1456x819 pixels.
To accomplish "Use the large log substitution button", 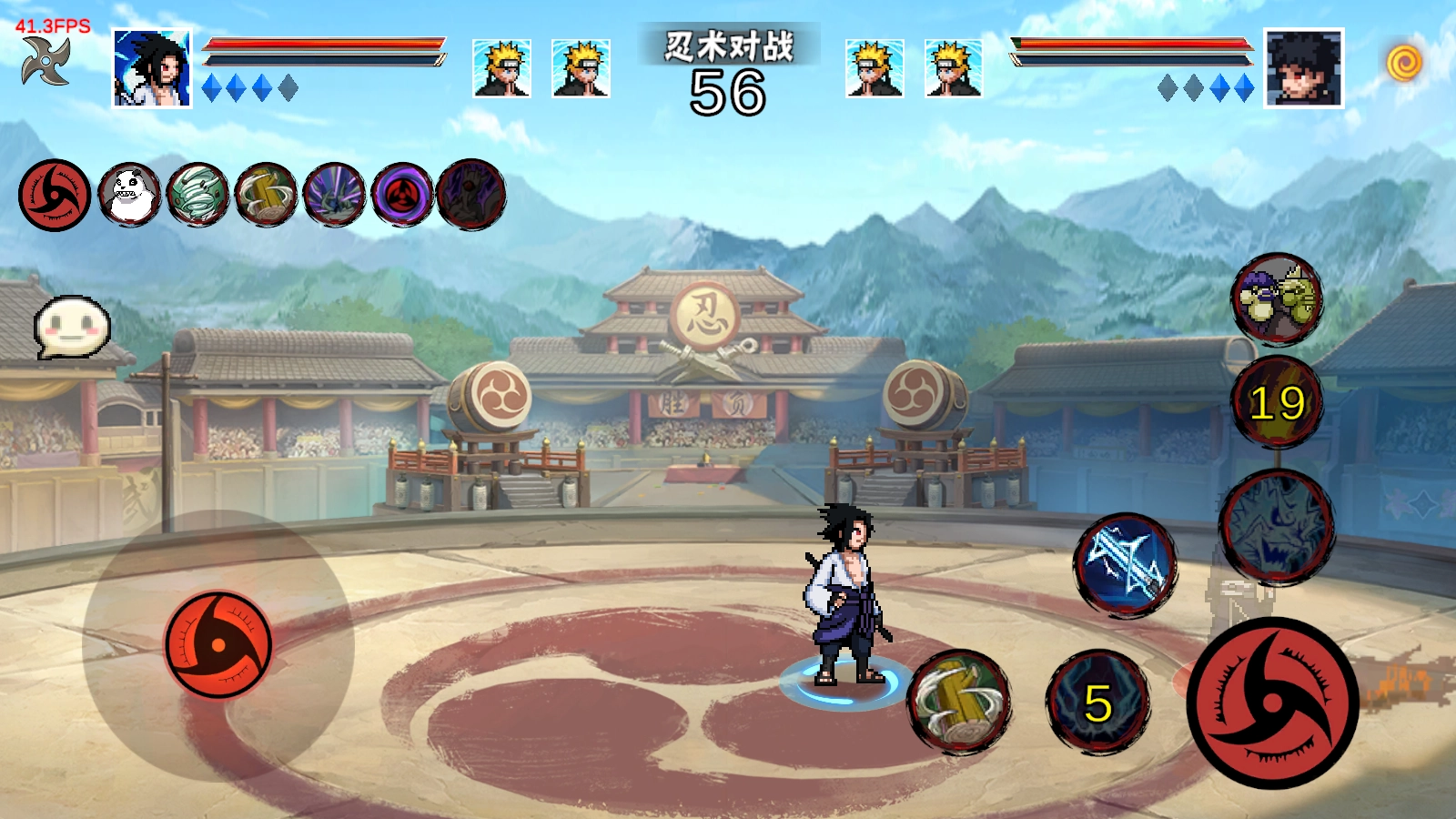I will point(959,702).
